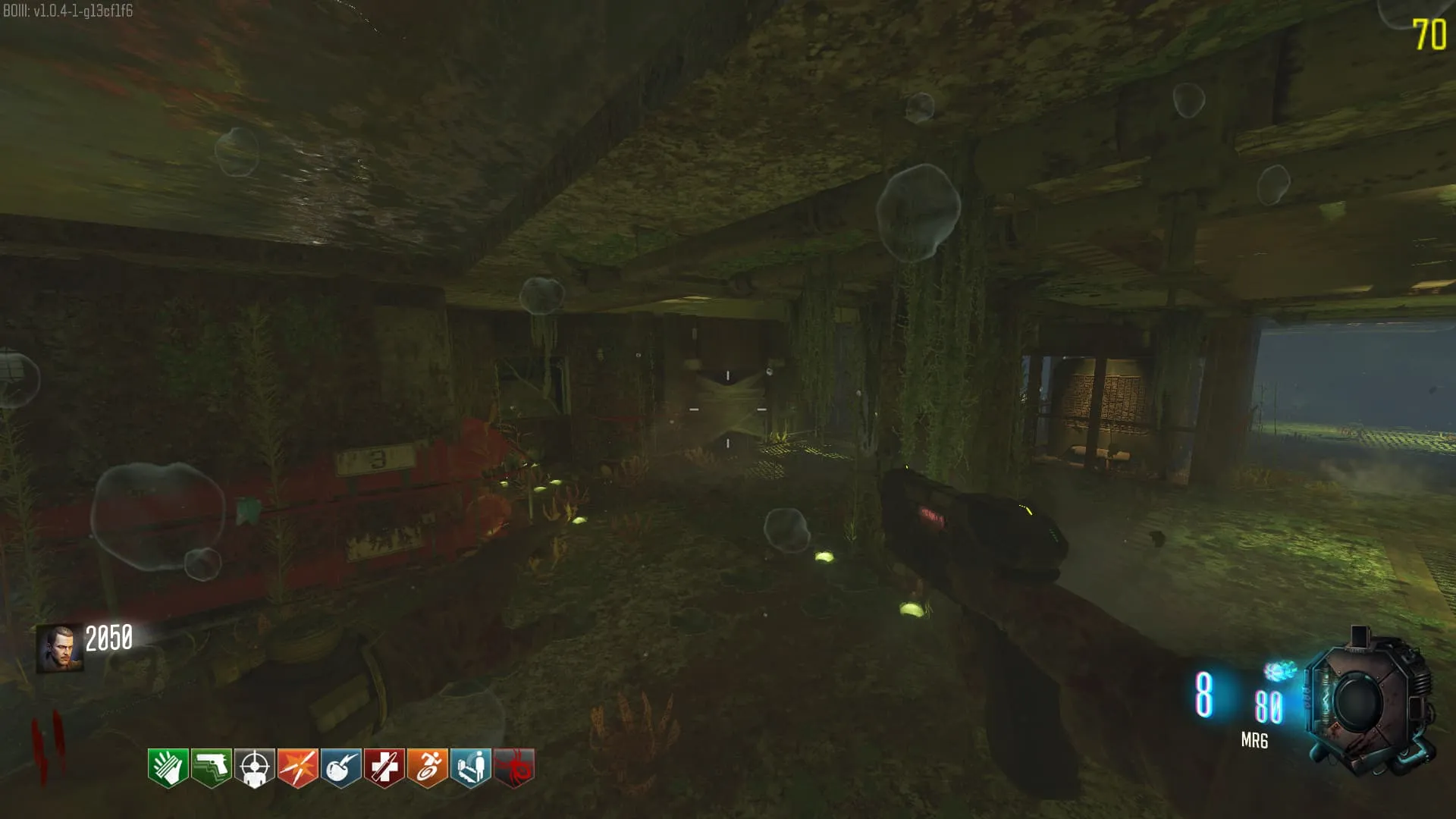This screenshot has height=819, width=1456.
Task: Click the Widow's Wine spider perk icon
Action: [x=513, y=767]
